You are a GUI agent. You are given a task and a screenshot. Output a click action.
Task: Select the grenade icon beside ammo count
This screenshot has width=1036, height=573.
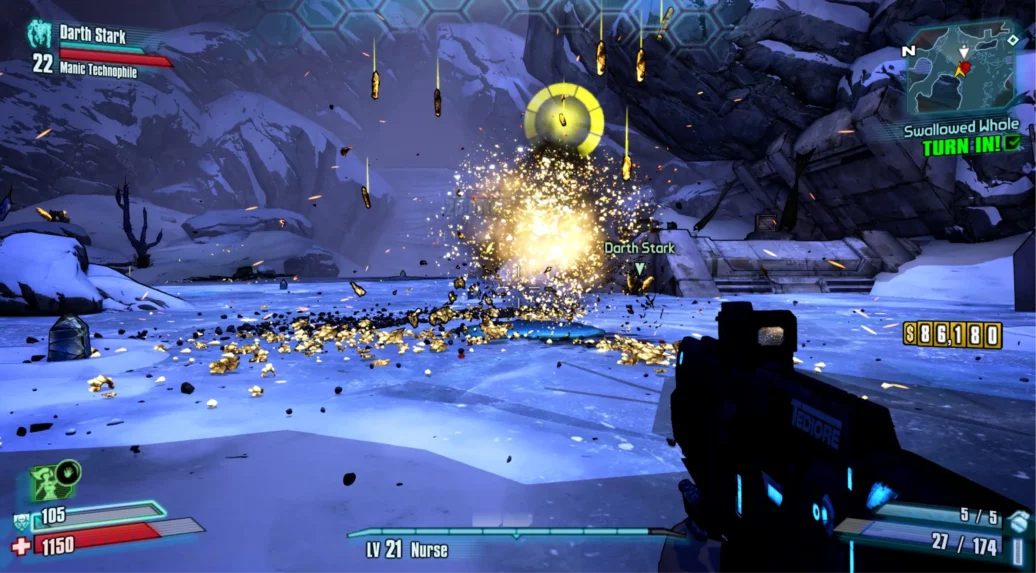pos(1017,520)
